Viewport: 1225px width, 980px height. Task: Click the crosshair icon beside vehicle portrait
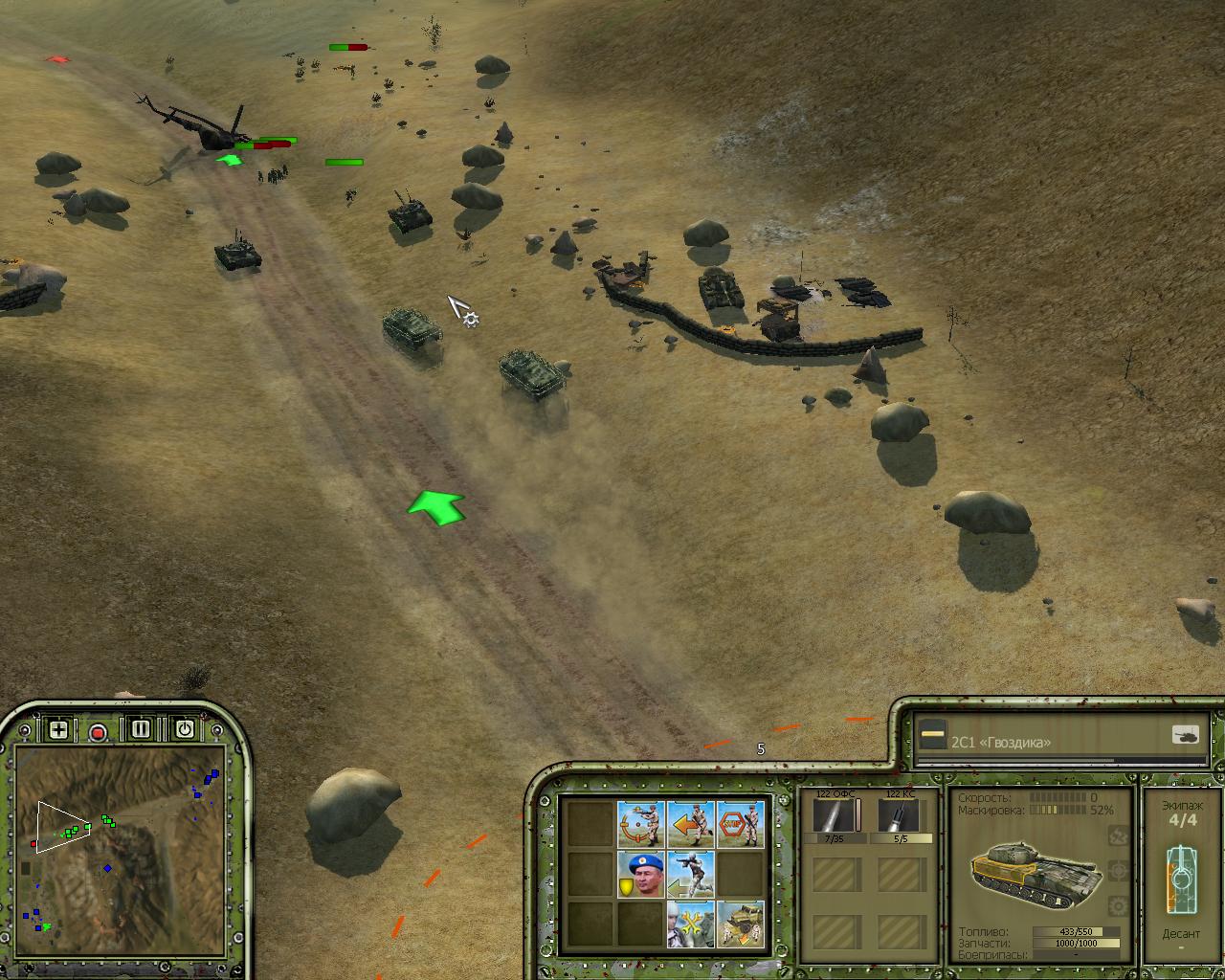(1118, 871)
